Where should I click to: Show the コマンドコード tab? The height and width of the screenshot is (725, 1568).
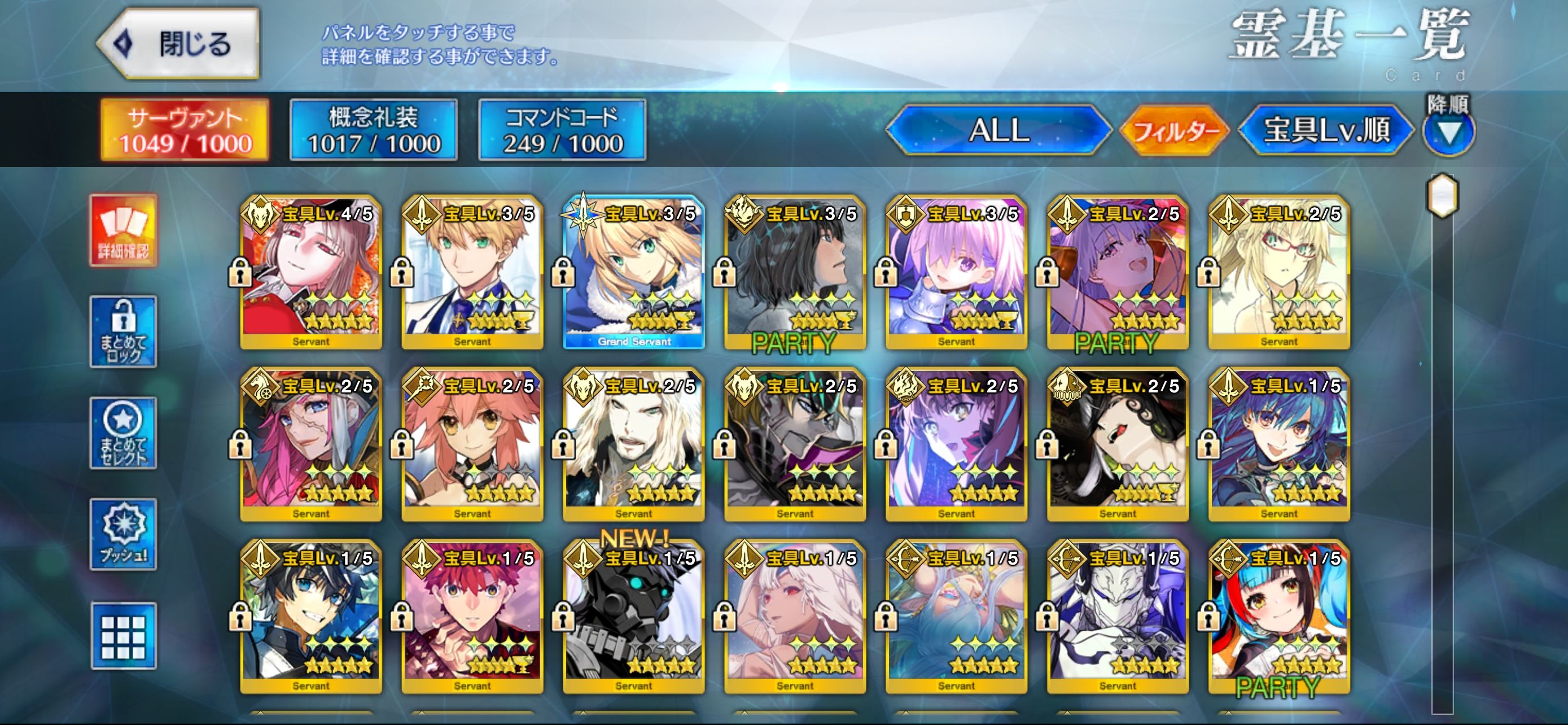coord(562,130)
